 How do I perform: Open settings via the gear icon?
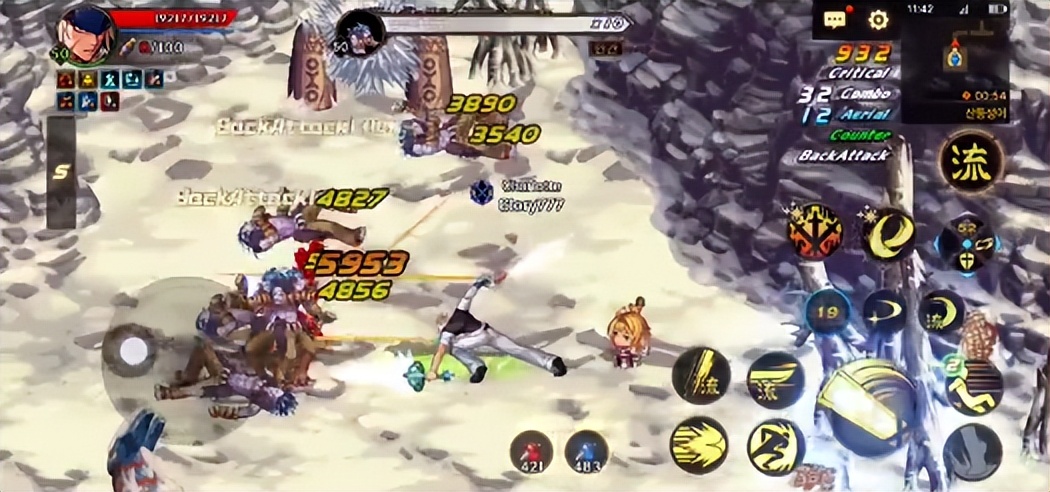click(x=878, y=19)
